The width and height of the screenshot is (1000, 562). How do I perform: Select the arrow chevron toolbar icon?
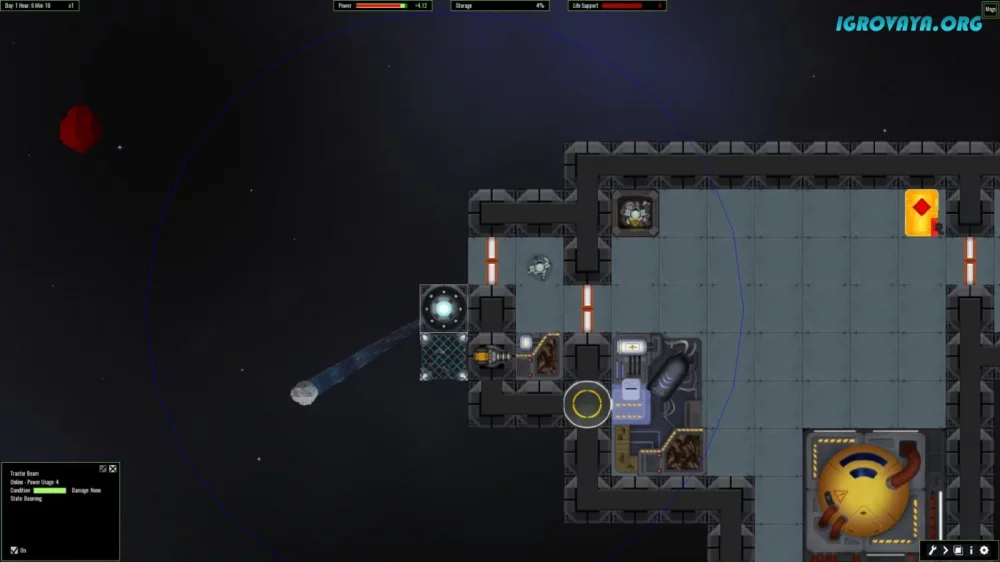[x=945, y=550]
